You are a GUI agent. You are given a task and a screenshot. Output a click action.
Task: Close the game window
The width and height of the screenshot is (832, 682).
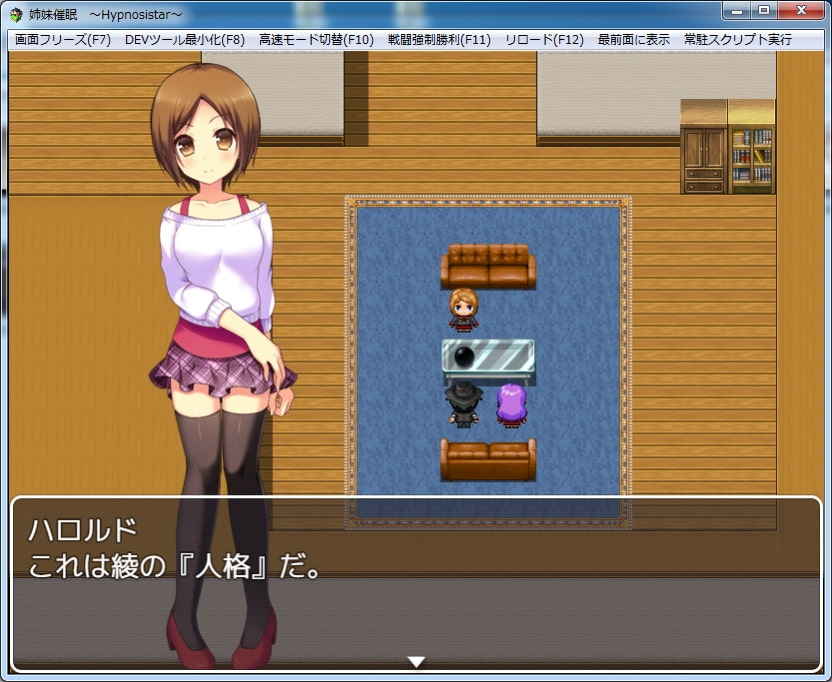pyautogui.click(x=800, y=10)
